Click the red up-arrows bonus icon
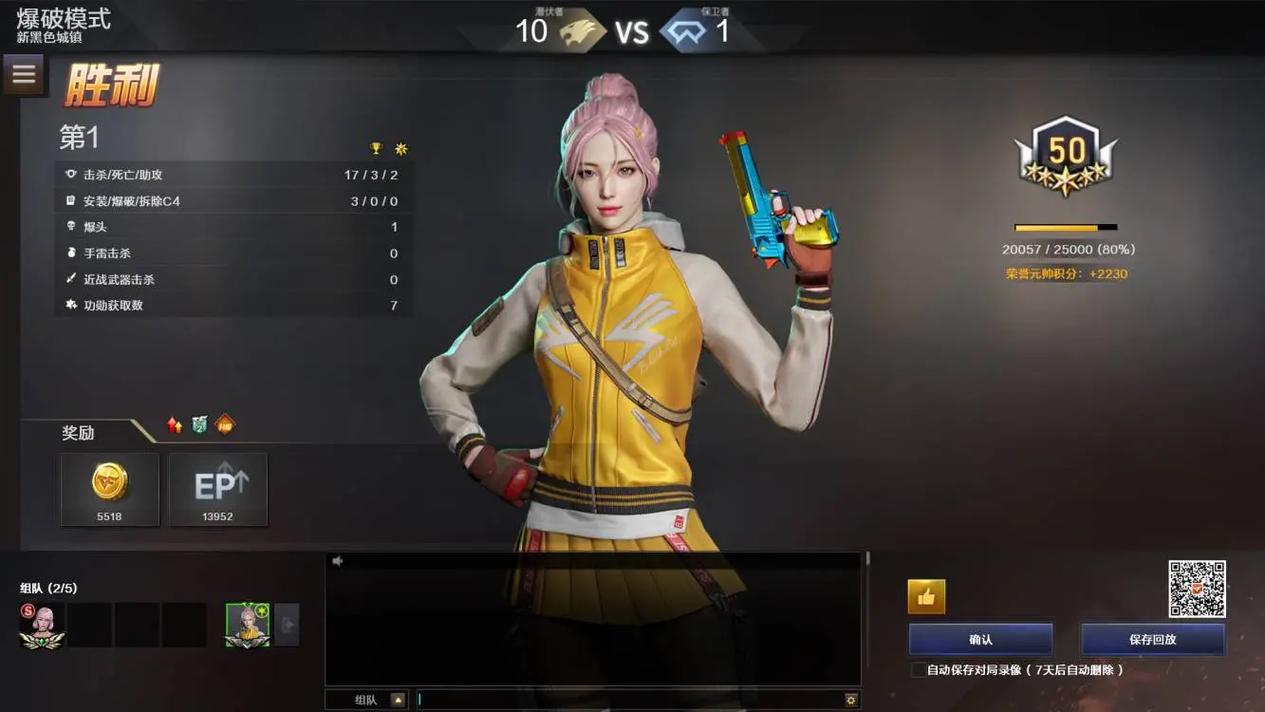Image resolution: width=1265 pixels, height=712 pixels. tap(175, 425)
